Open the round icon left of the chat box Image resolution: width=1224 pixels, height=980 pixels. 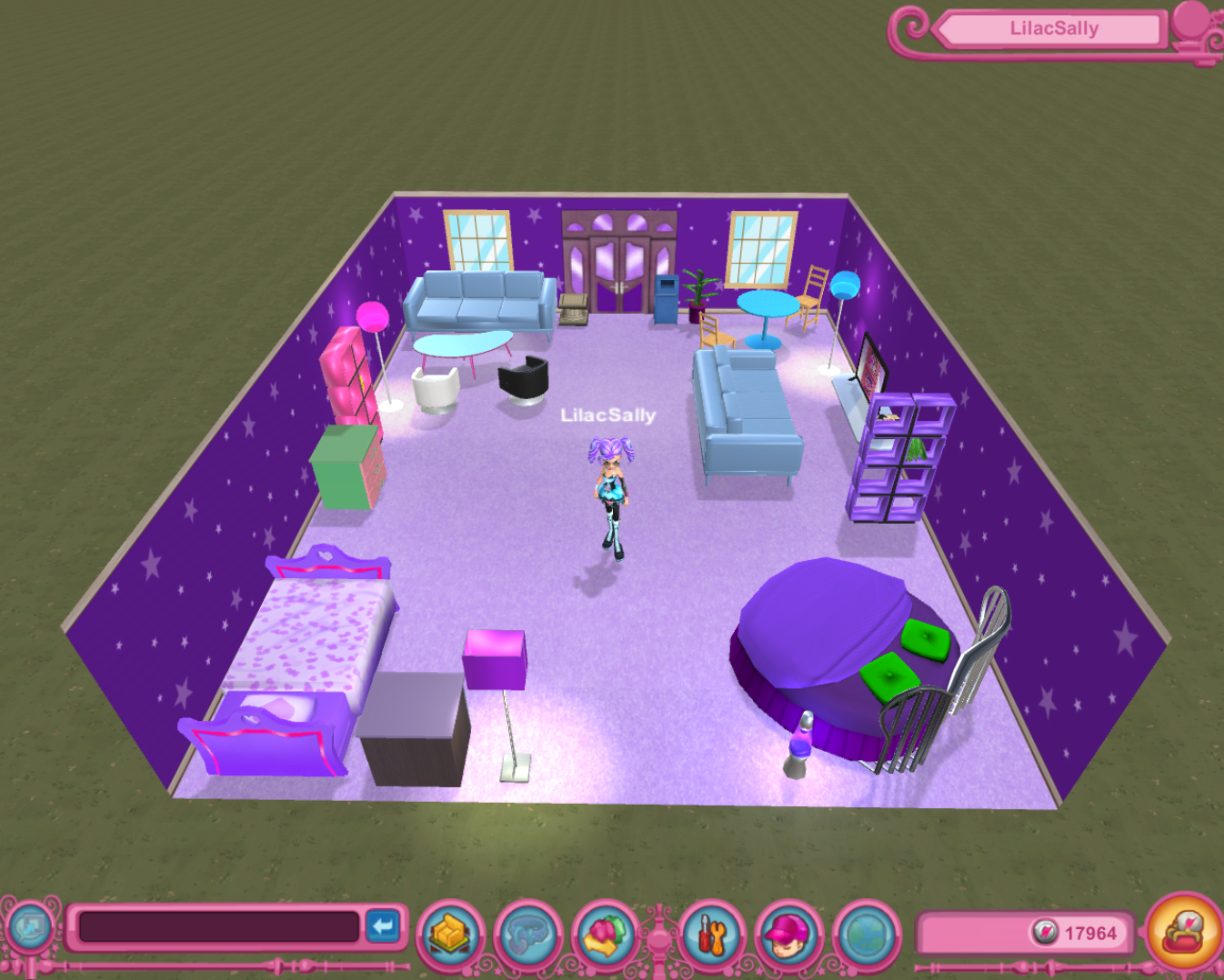point(30,928)
